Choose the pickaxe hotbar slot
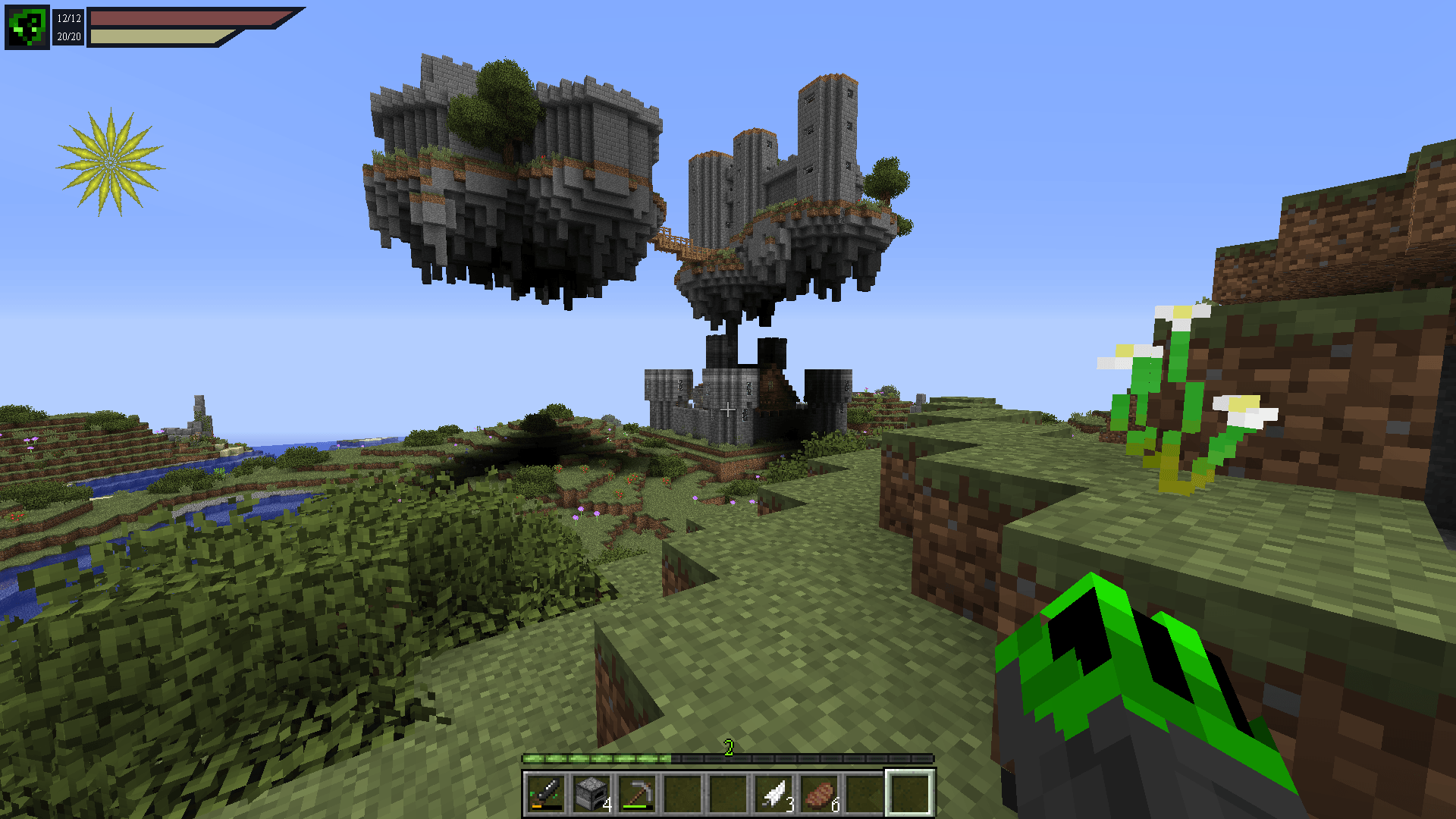1456x819 pixels. pos(636,793)
